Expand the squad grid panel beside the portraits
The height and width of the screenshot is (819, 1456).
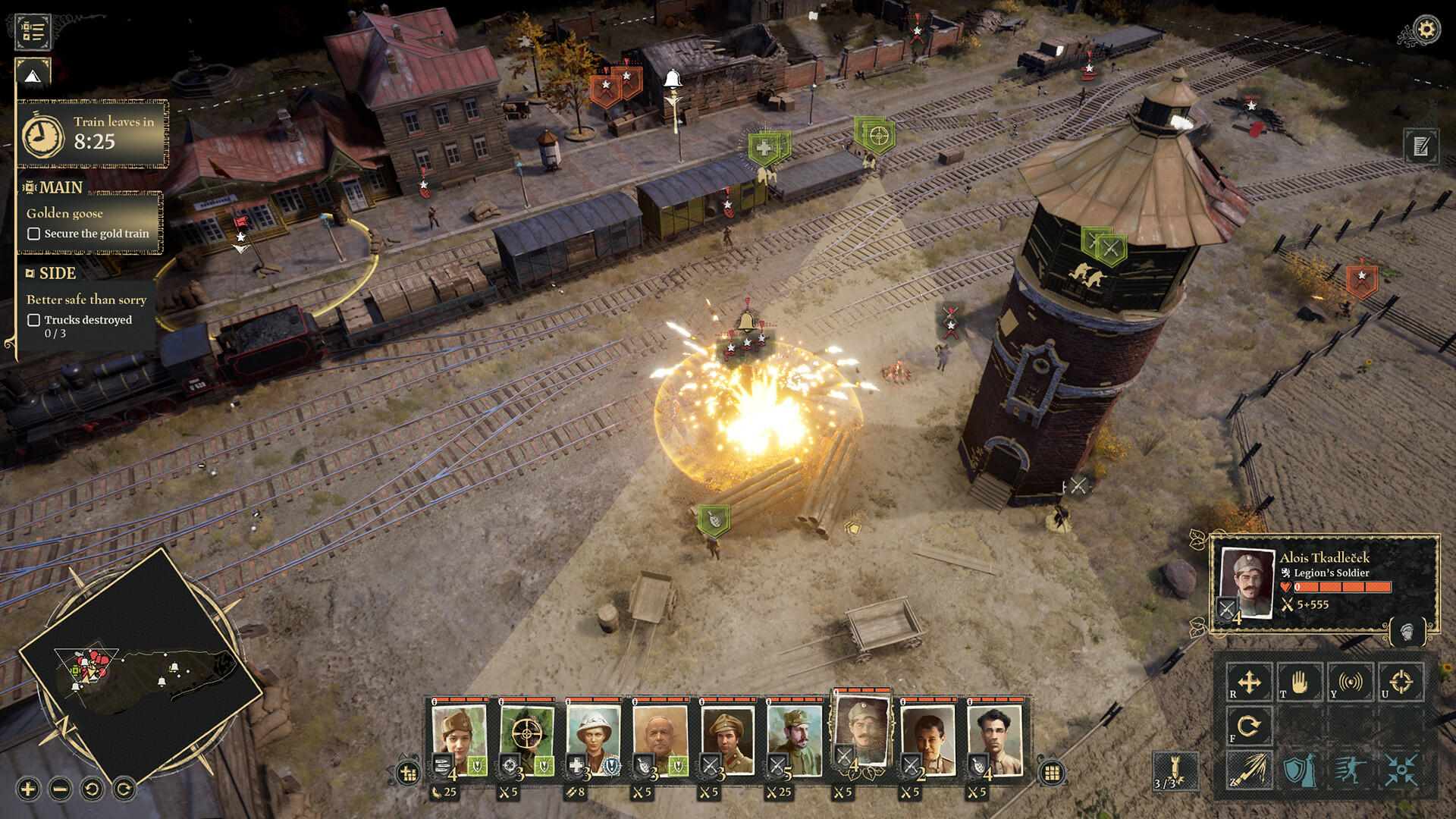point(1053,770)
